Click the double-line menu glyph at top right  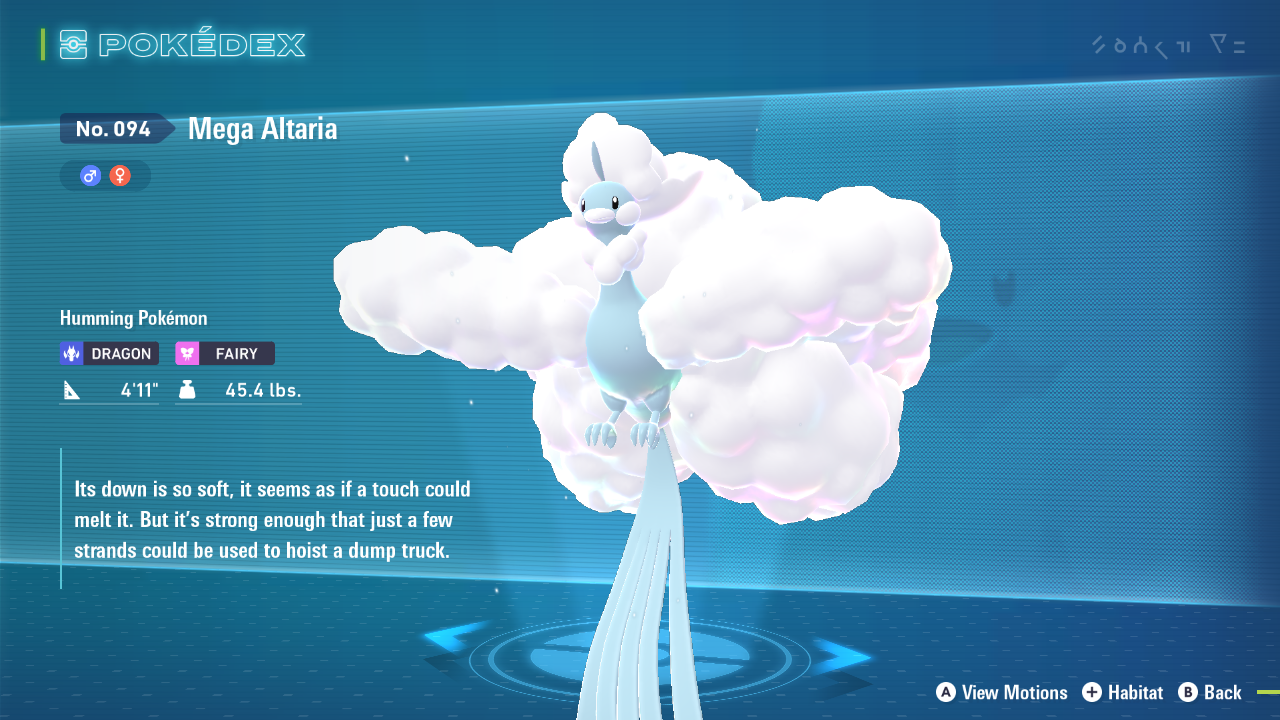tap(1238, 45)
